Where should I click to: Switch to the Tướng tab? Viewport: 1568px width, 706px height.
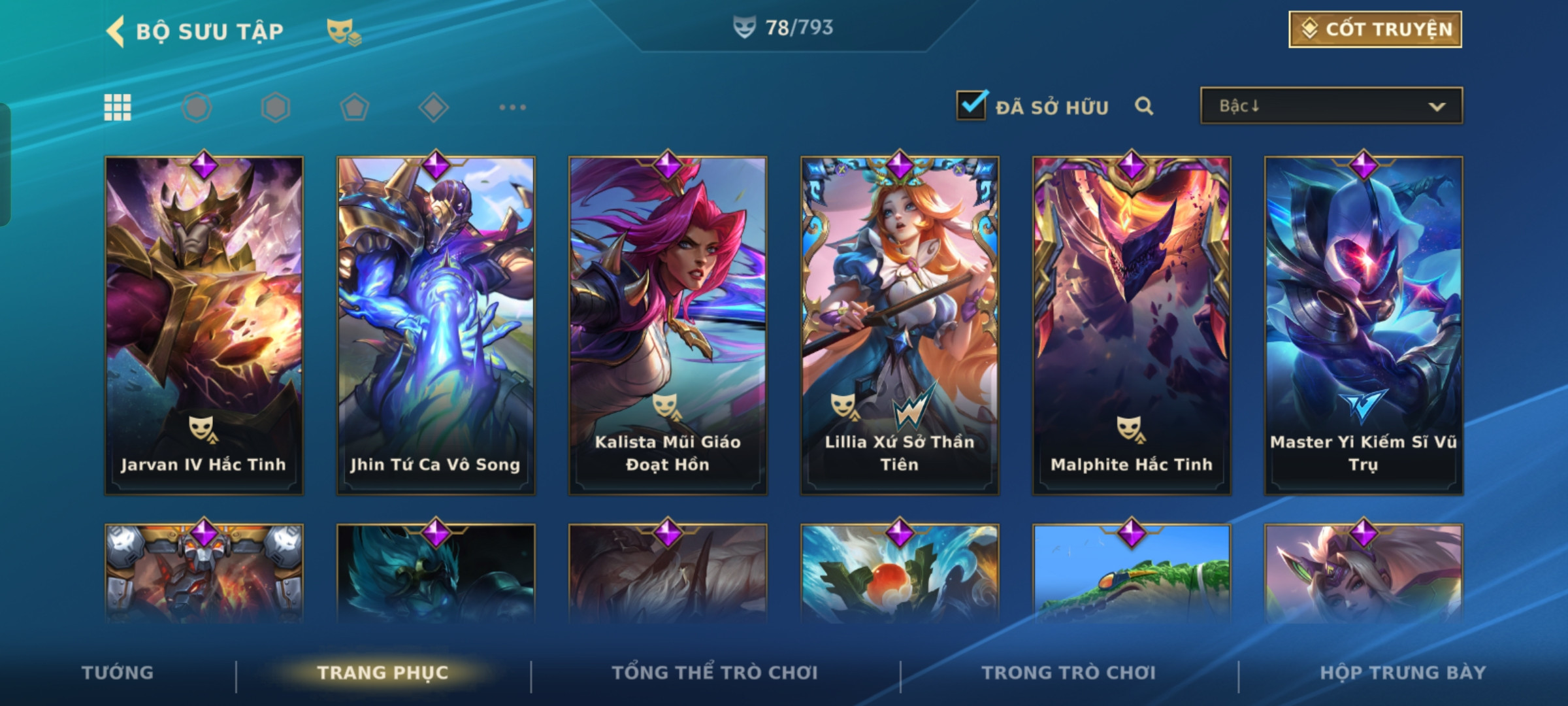118,673
